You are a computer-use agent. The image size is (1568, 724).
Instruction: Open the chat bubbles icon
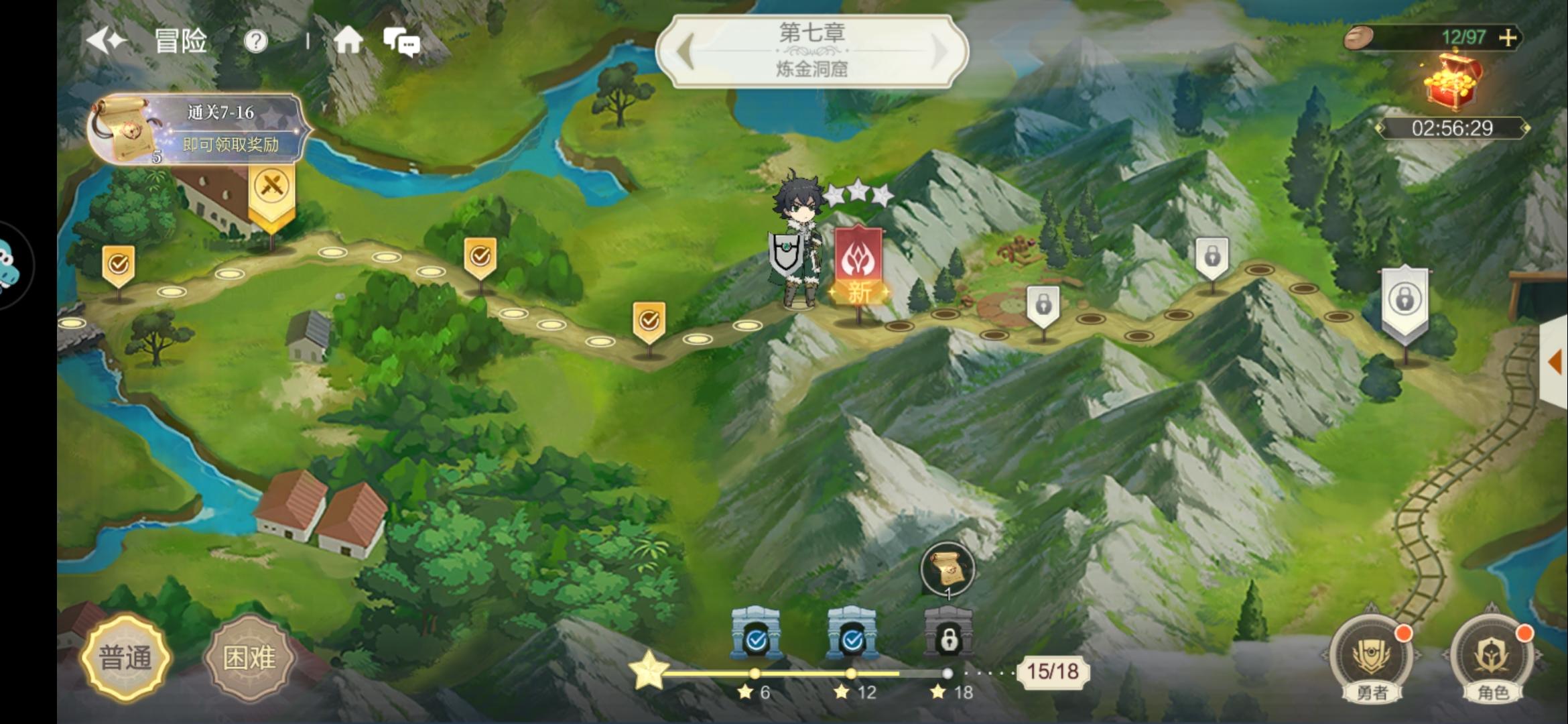pos(401,42)
